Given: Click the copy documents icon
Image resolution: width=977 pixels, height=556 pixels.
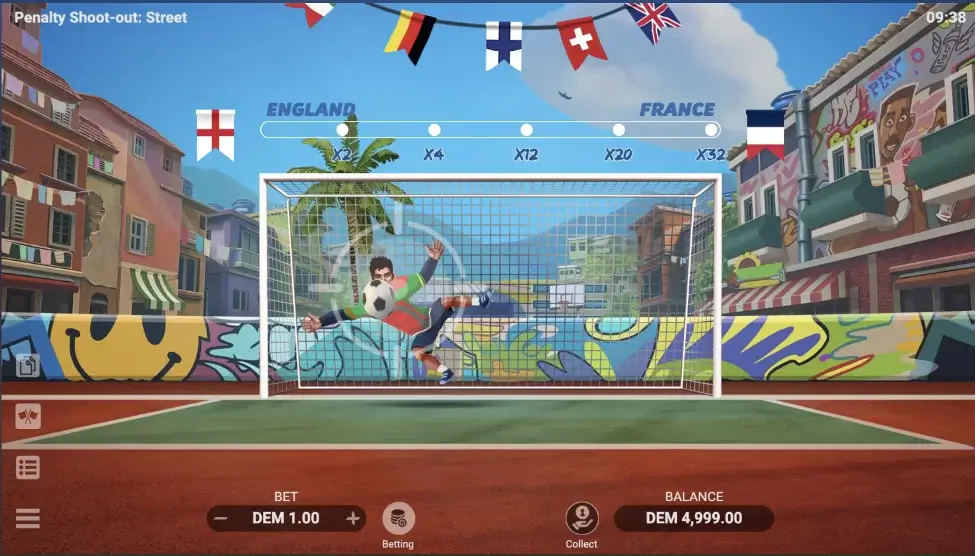Looking at the screenshot, I should click(27, 365).
